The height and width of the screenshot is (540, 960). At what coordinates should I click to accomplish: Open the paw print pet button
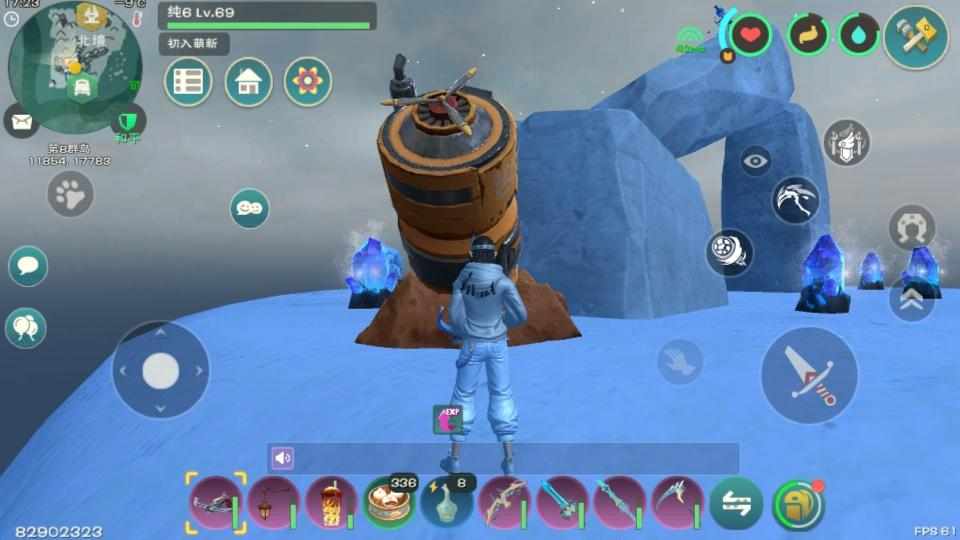tap(71, 194)
